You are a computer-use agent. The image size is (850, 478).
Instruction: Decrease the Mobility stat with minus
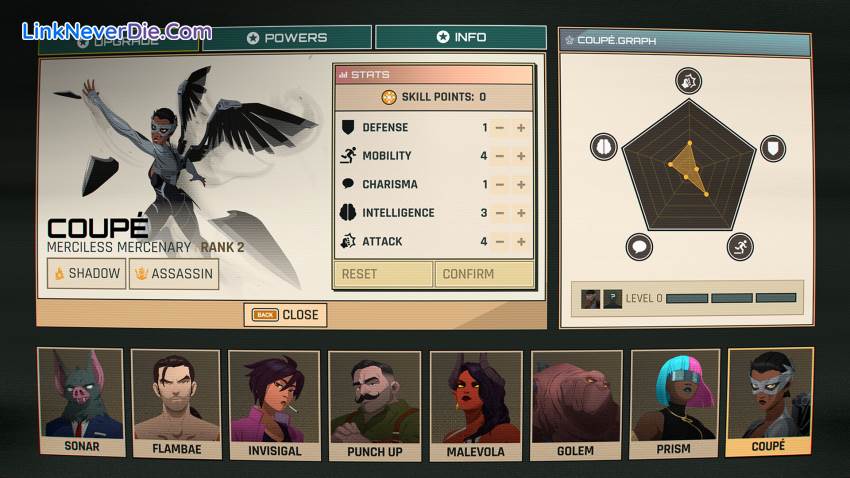499,156
